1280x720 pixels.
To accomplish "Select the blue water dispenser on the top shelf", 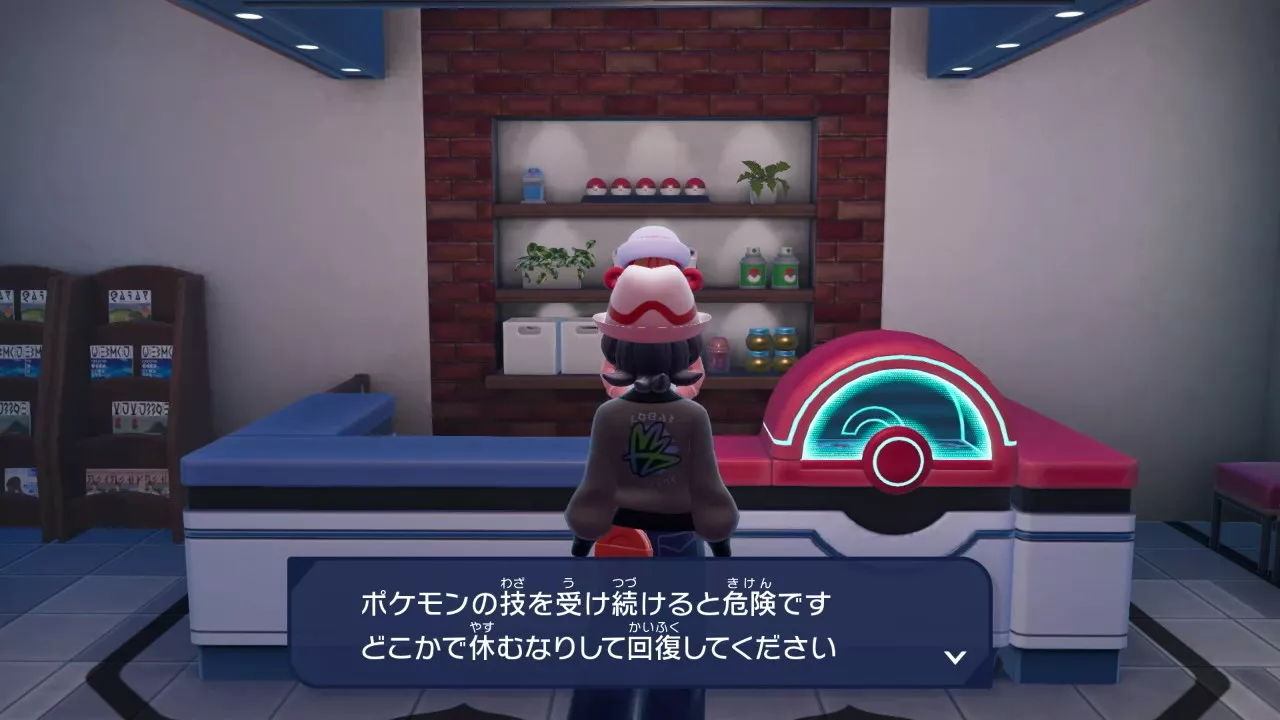I will pos(532,185).
